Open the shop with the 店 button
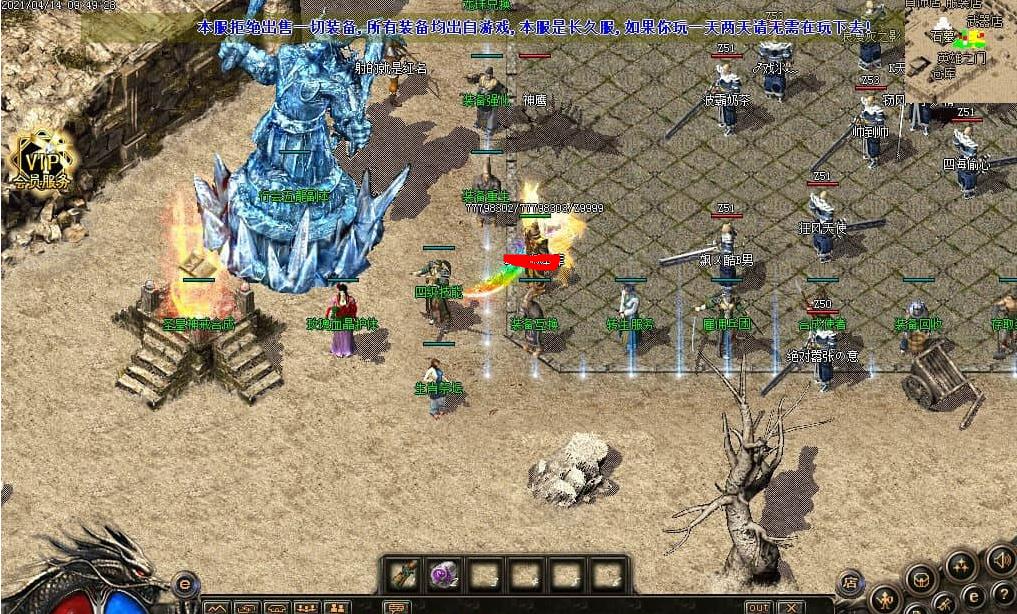 (x=850, y=581)
